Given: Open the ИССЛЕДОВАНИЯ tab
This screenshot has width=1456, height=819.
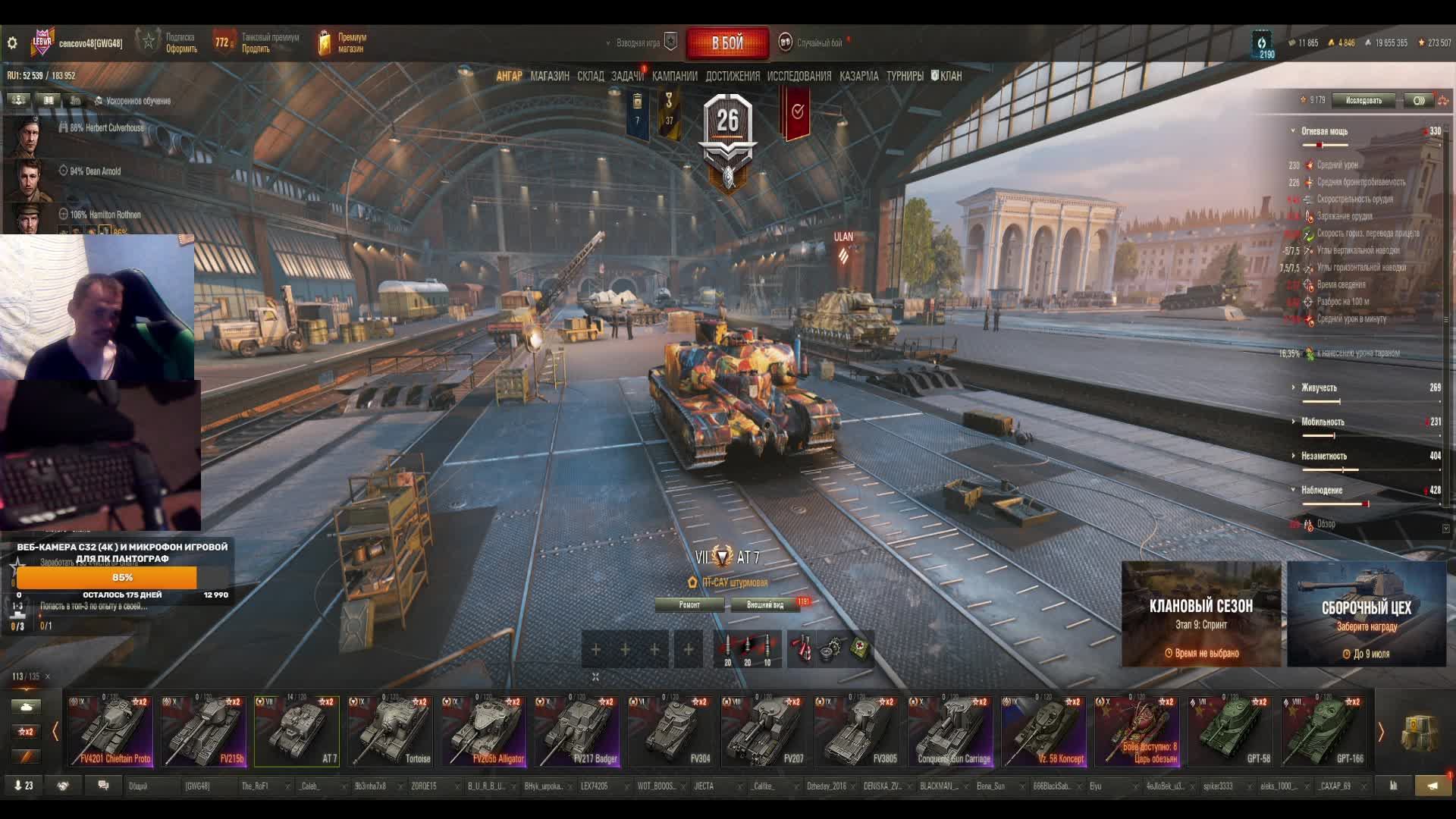Looking at the screenshot, I should point(799,76).
